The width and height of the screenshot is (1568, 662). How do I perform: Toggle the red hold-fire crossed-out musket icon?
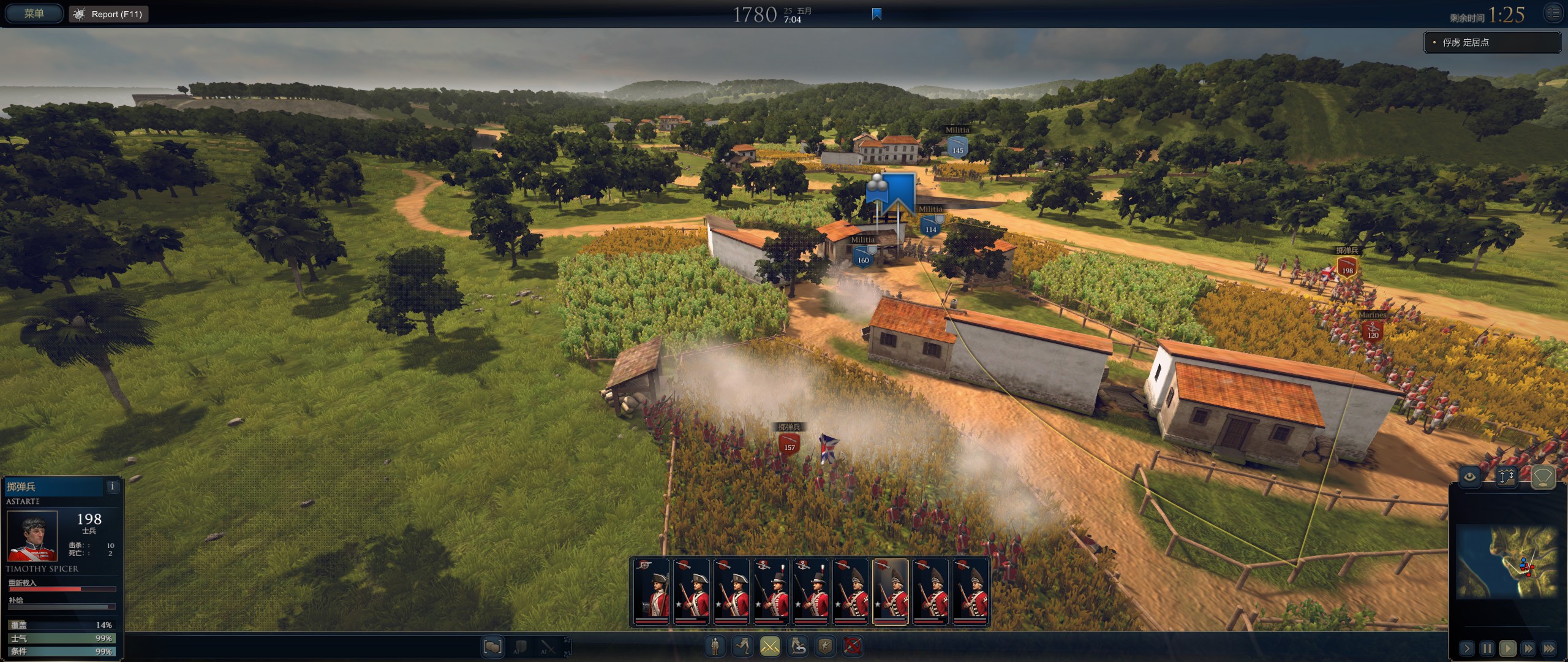pos(853,645)
